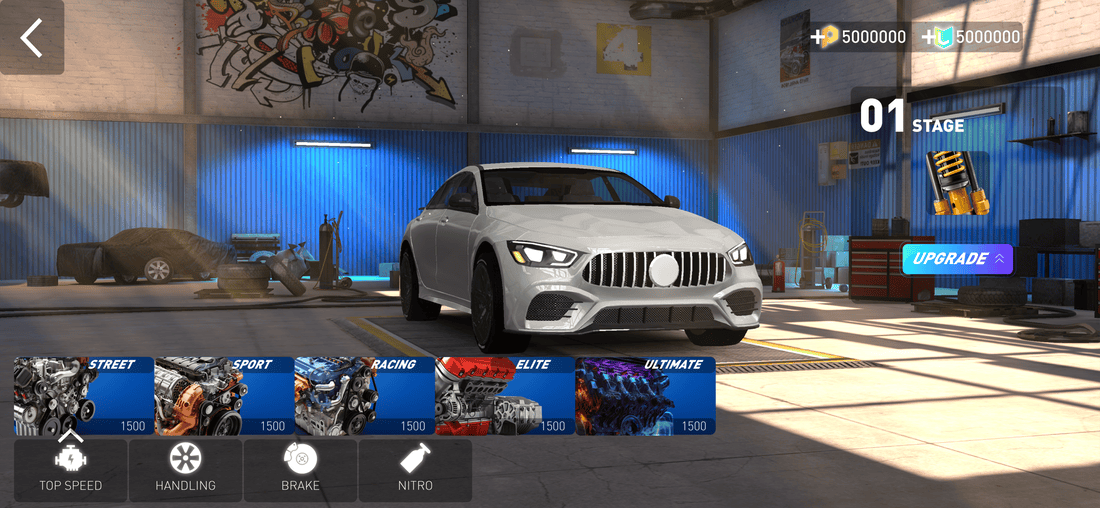
Task: Add more gold coins currency
Action: [x=826, y=37]
